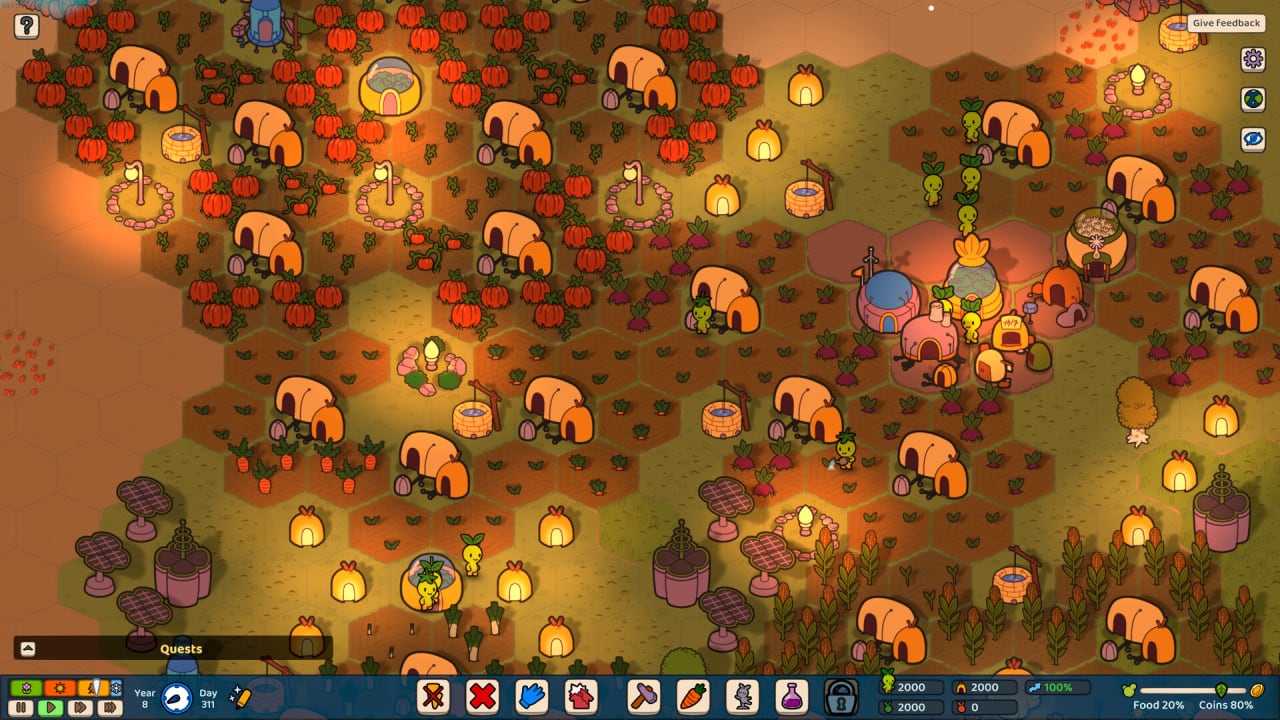
Task: Toggle the eye visibility button
Action: (x=1253, y=139)
